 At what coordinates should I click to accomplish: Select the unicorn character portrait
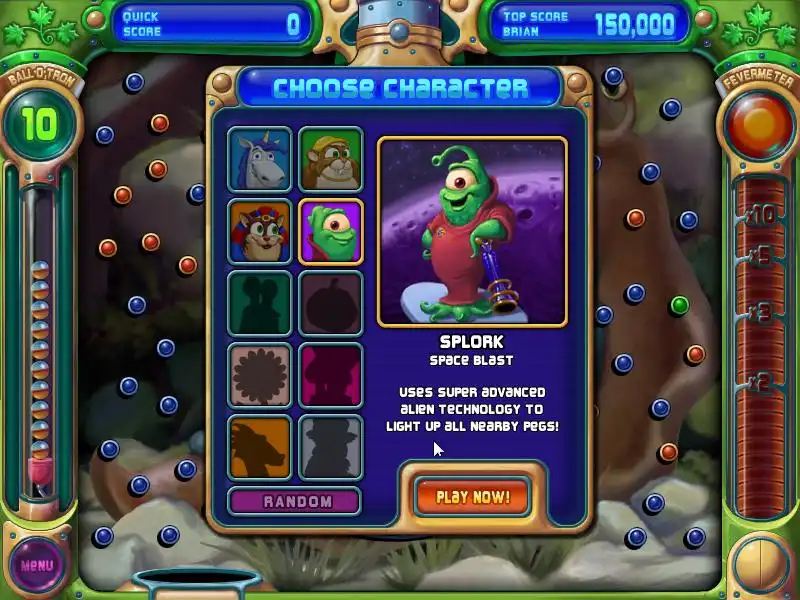point(260,159)
